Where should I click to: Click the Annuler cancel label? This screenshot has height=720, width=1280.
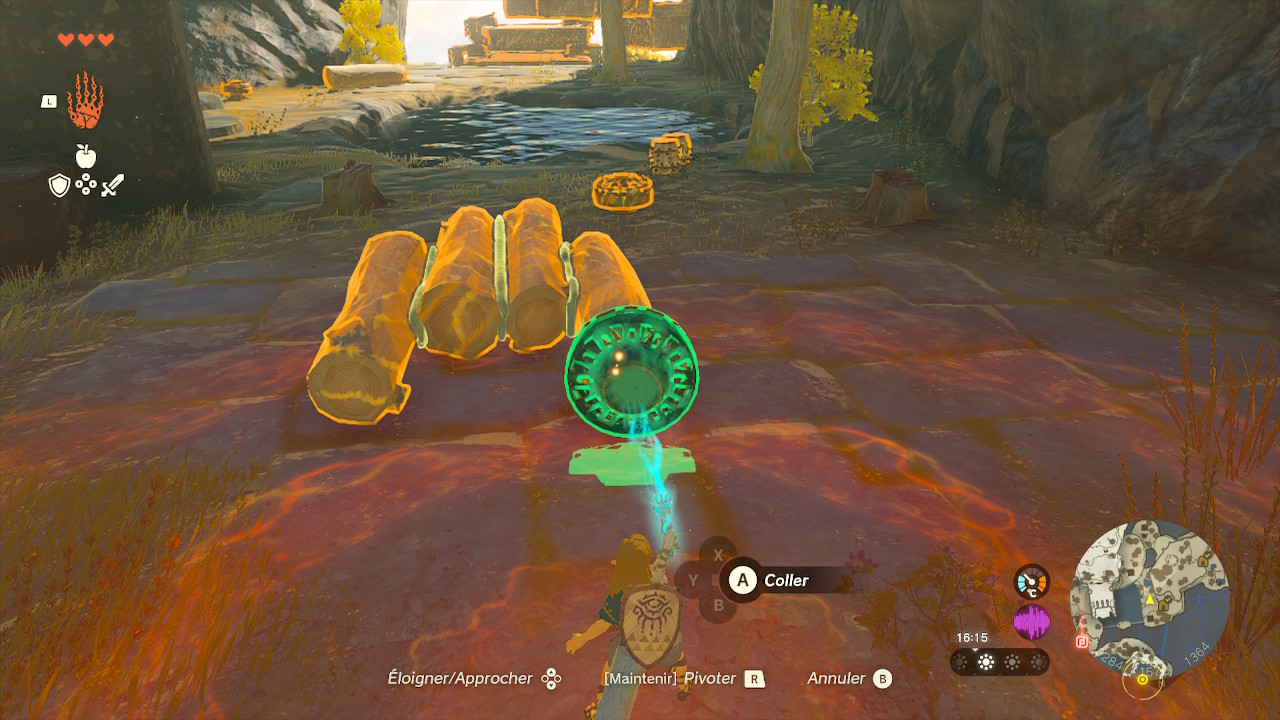click(837, 678)
